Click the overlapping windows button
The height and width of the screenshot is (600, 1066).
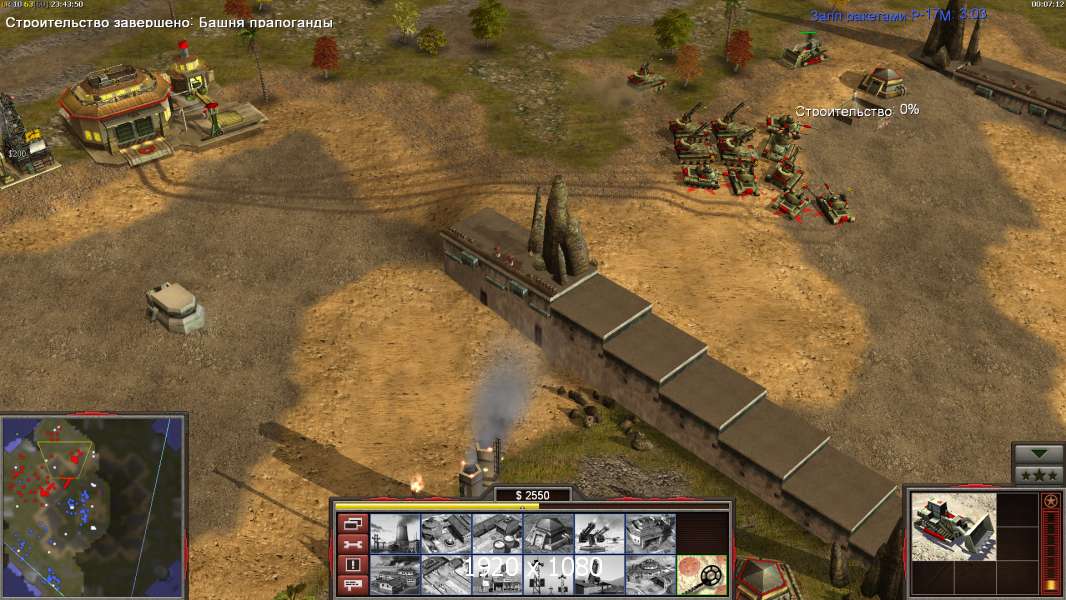point(353,523)
